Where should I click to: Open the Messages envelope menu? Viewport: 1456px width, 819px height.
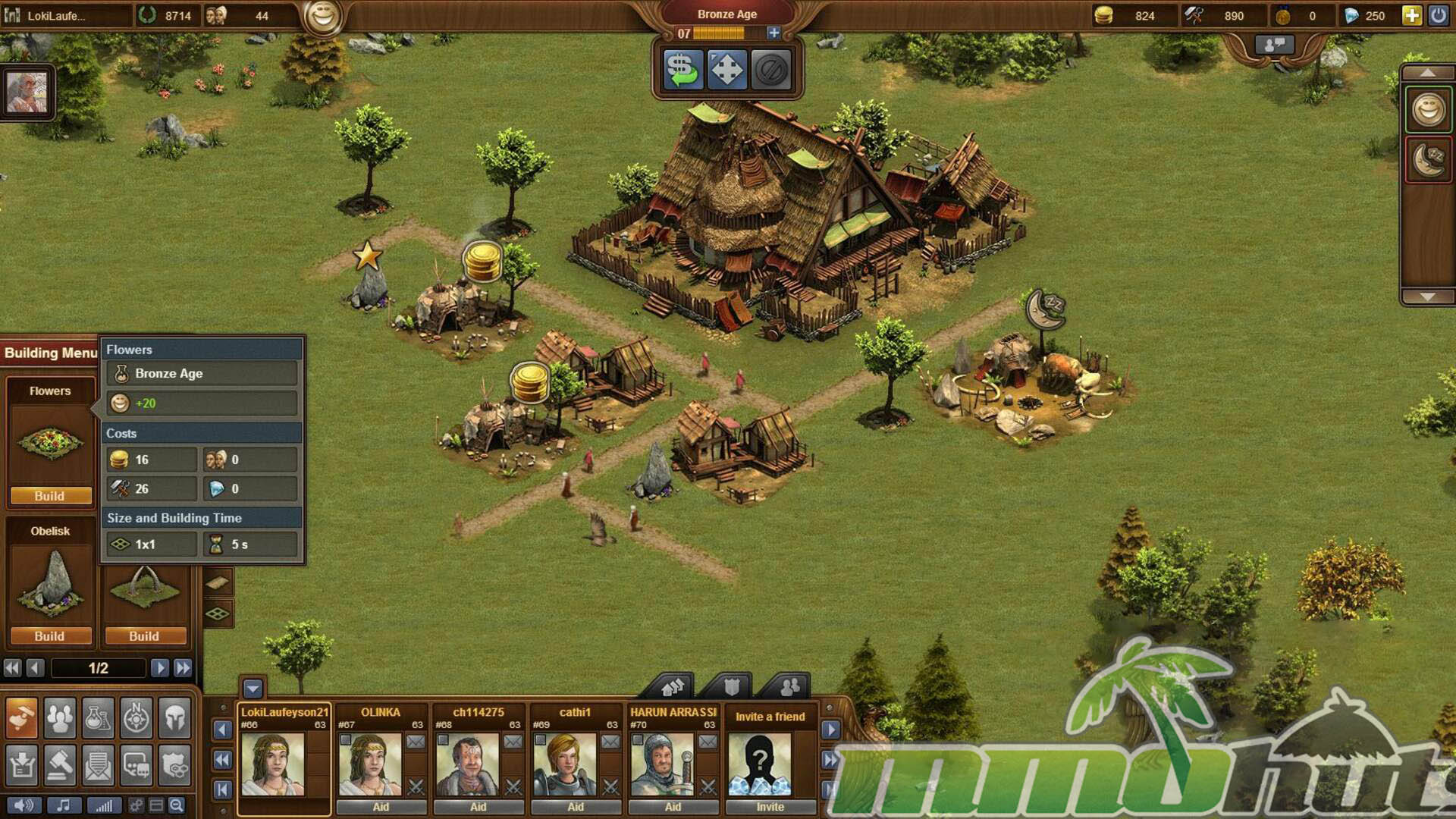point(98,766)
